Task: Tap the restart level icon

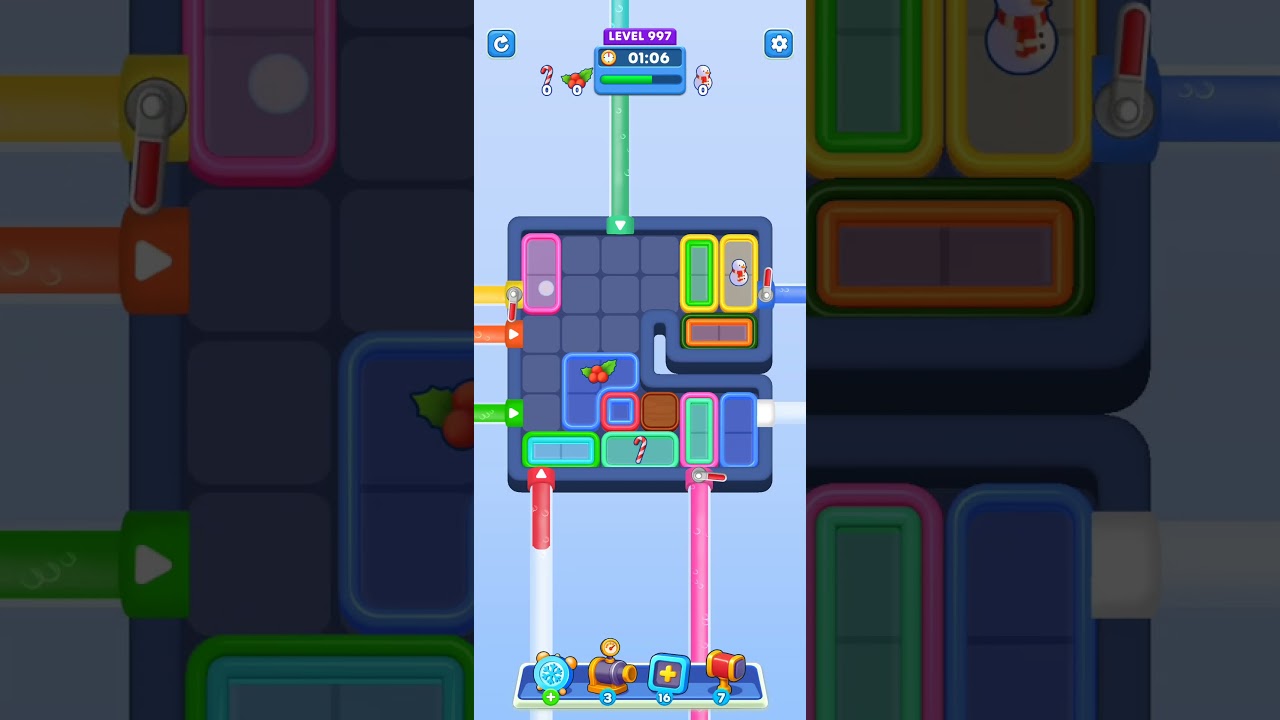Action: pyautogui.click(x=501, y=44)
